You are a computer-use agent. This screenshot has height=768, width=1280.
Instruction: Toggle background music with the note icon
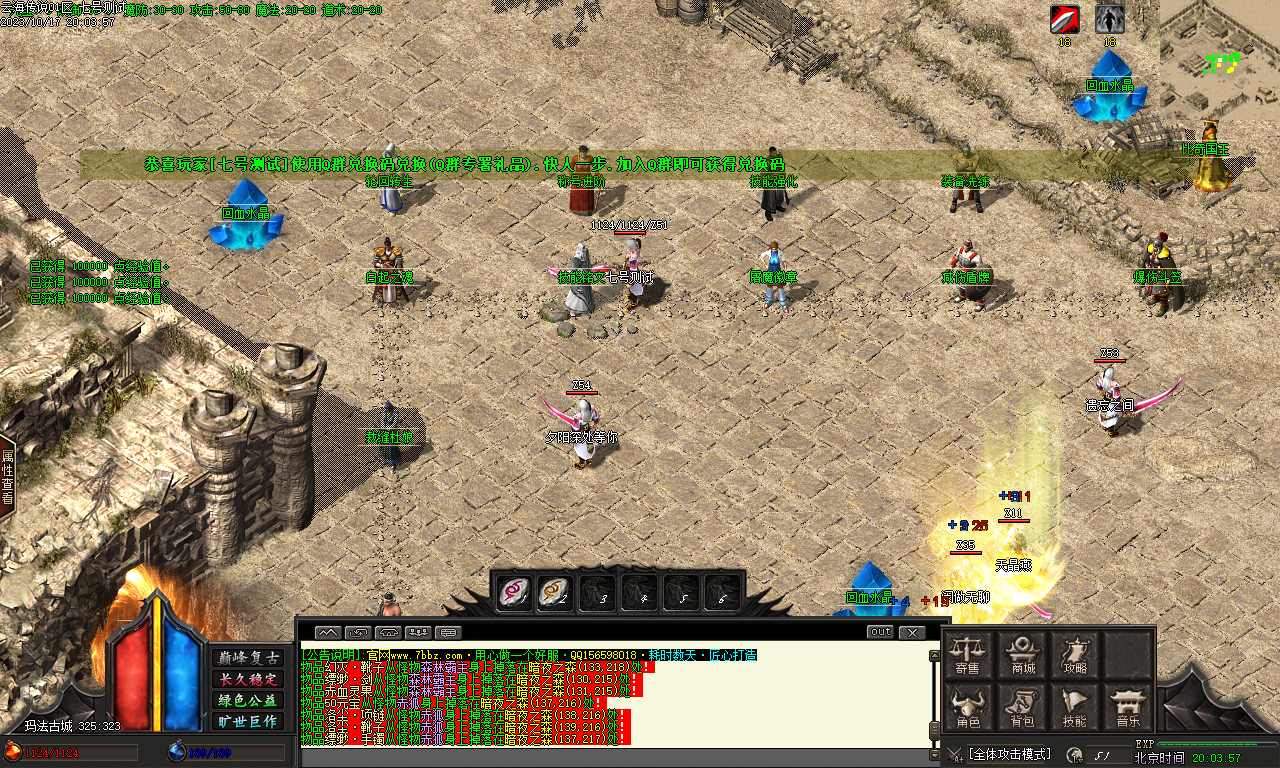[x=1100, y=753]
